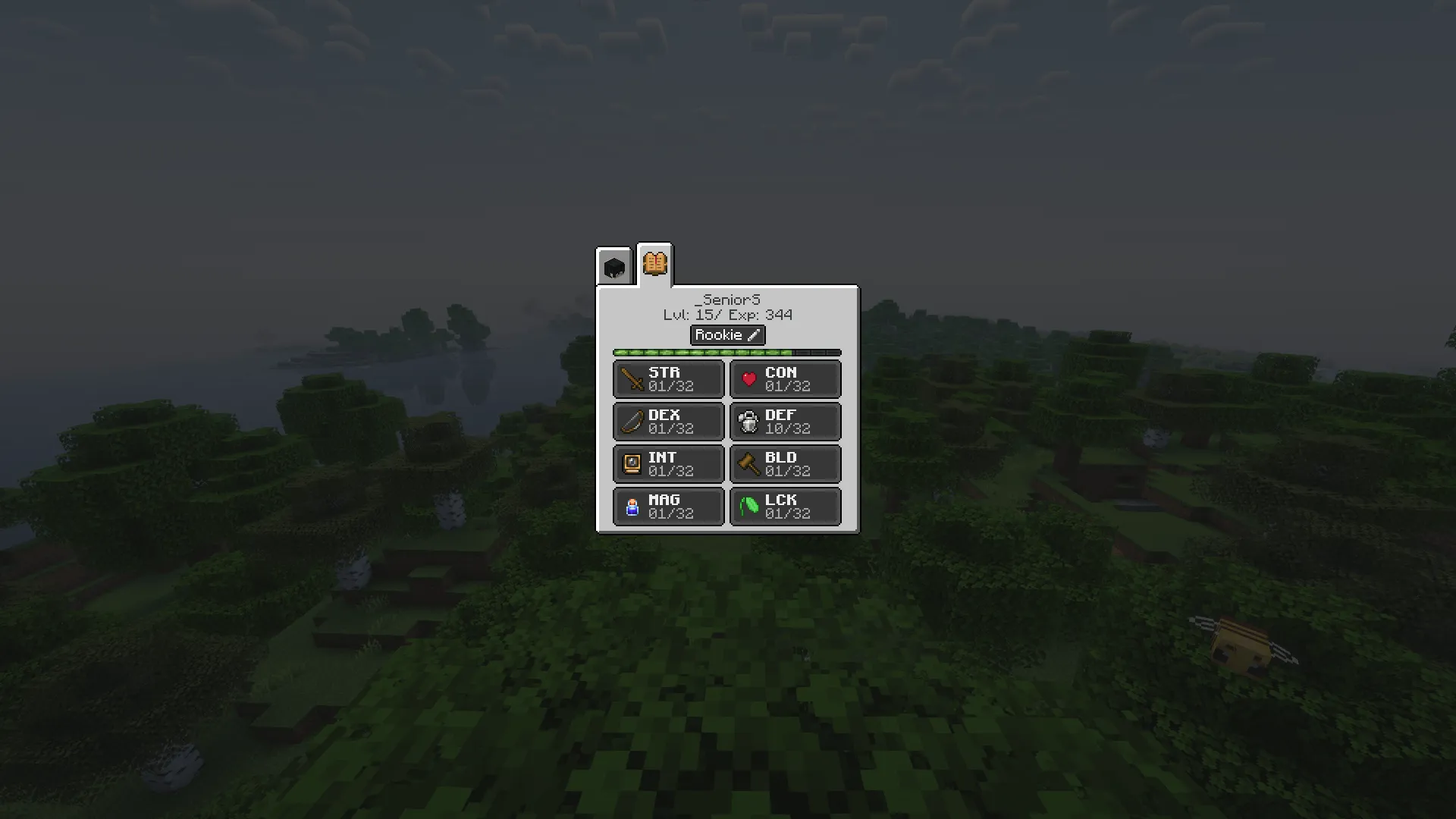Select the STR 01/32 stat button

click(667, 379)
